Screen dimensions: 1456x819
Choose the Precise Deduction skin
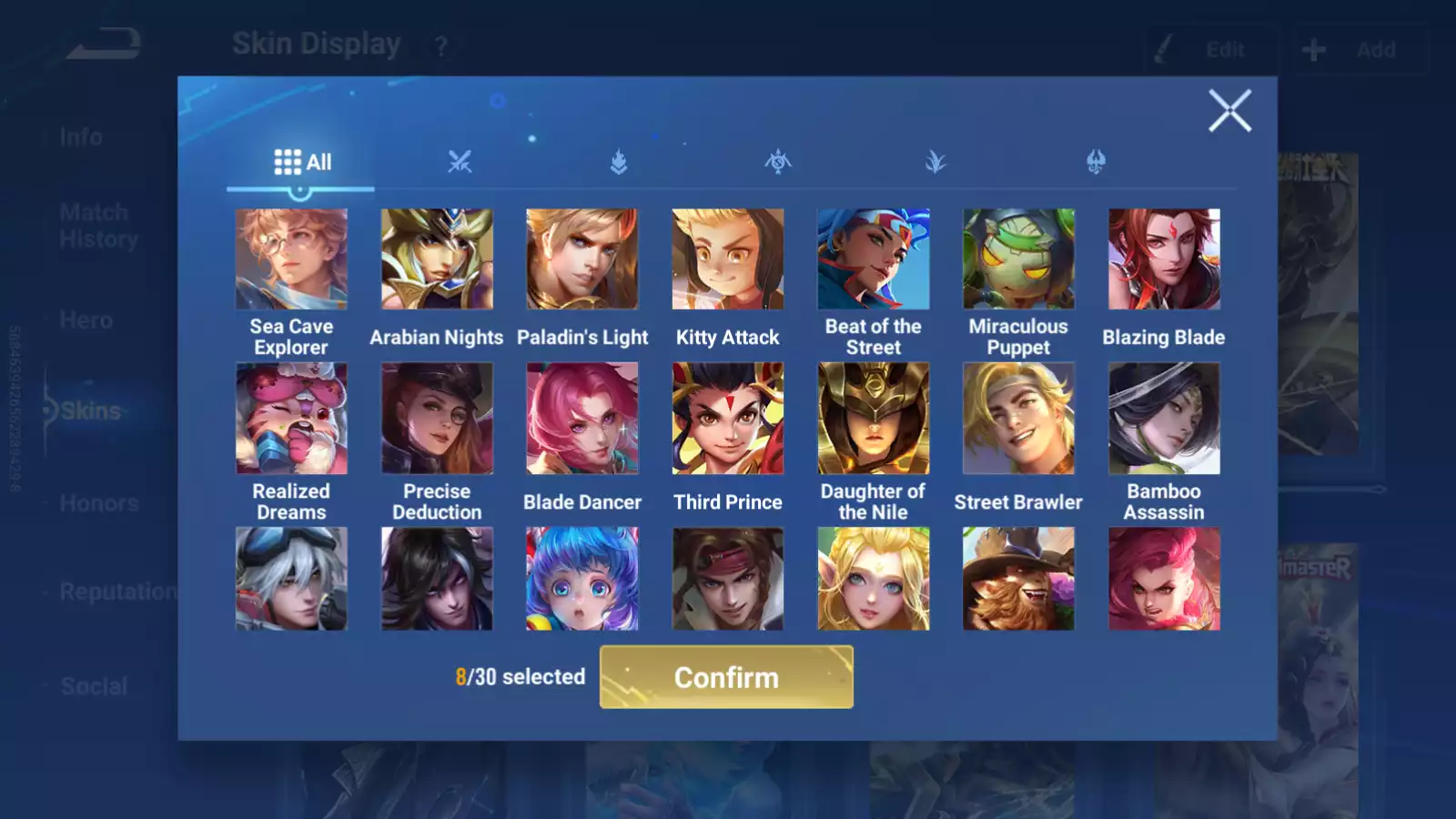[437, 419]
